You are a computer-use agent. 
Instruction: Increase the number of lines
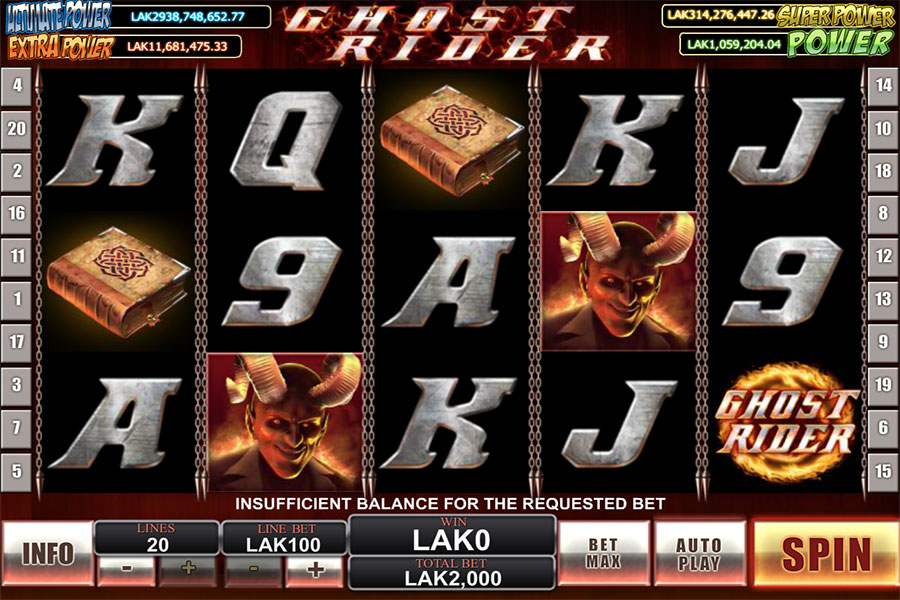(x=188, y=571)
